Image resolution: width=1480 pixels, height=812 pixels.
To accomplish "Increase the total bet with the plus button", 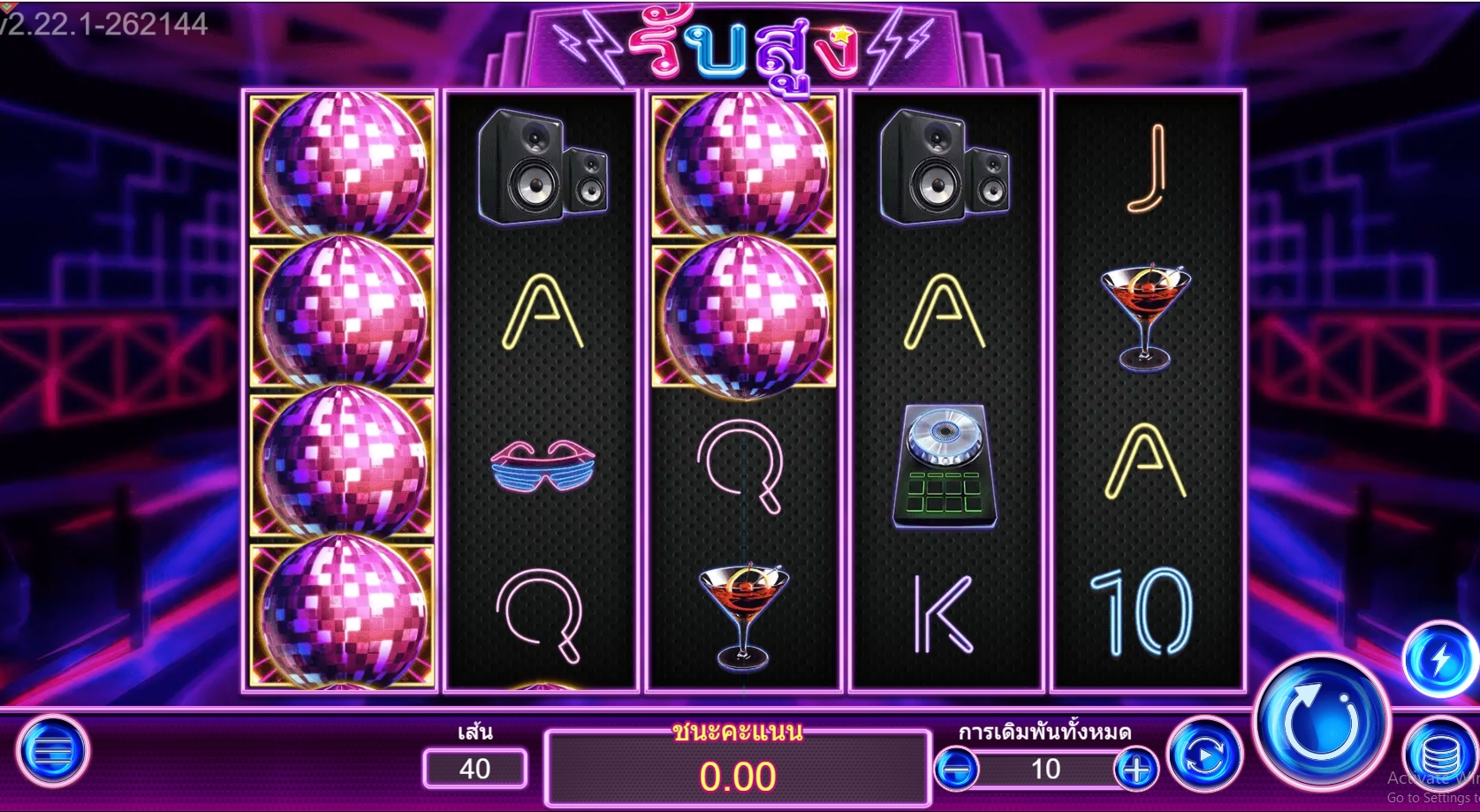I will pyautogui.click(x=1136, y=769).
